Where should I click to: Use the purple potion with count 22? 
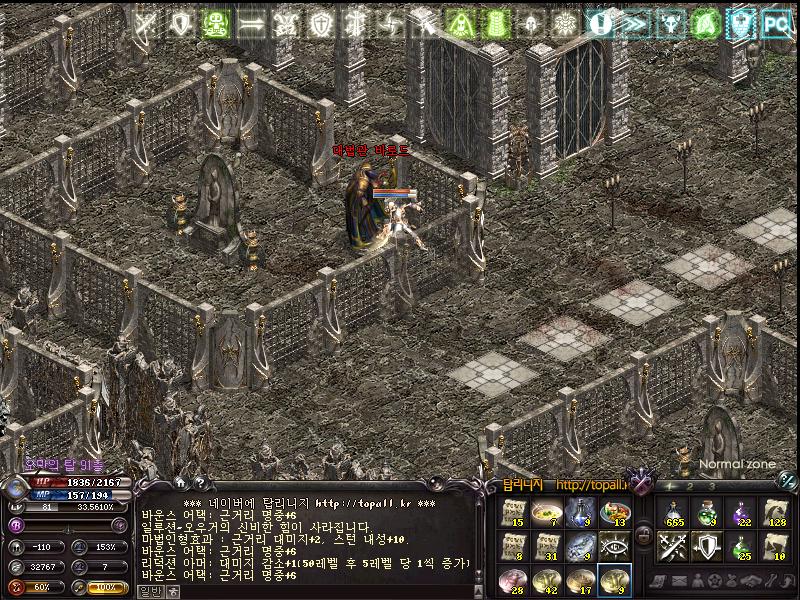click(742, 512)
